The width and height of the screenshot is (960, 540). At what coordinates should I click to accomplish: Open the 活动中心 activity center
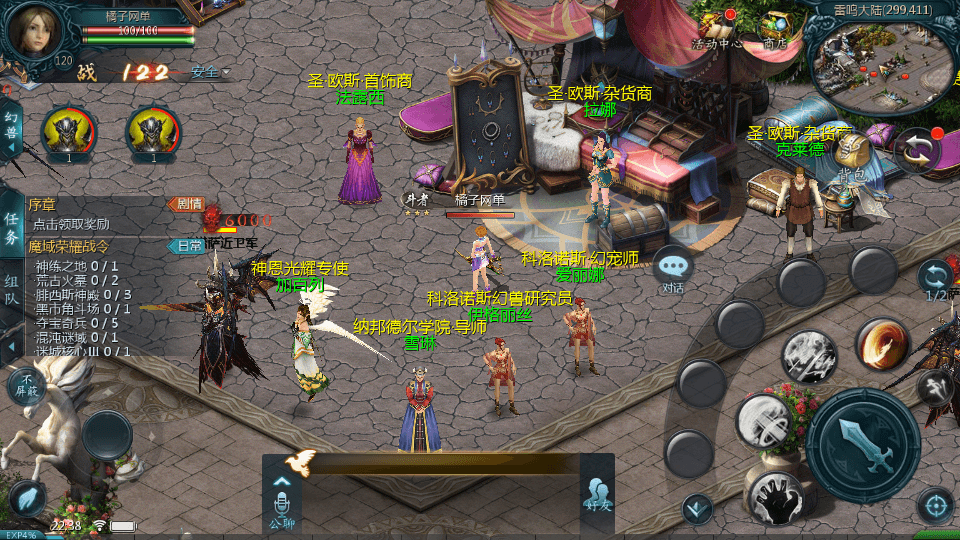717,30
